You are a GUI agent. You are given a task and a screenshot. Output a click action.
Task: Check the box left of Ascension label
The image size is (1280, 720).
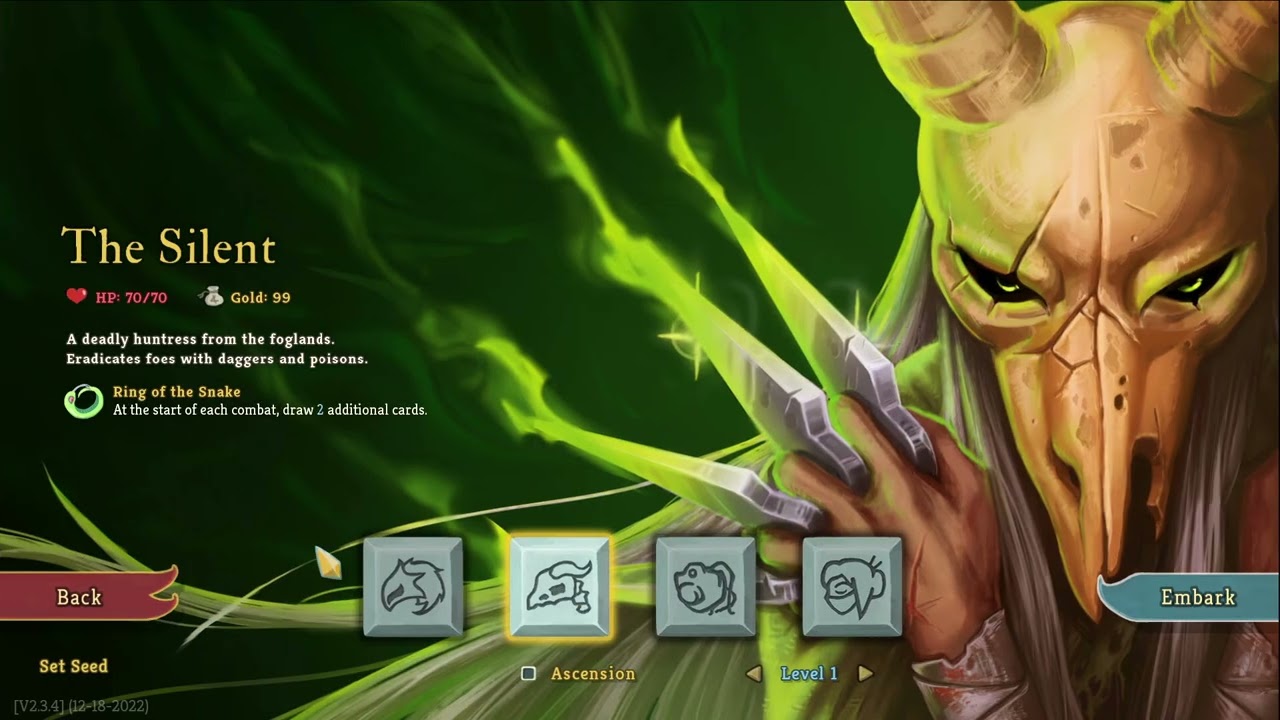[x=528, y=674]
